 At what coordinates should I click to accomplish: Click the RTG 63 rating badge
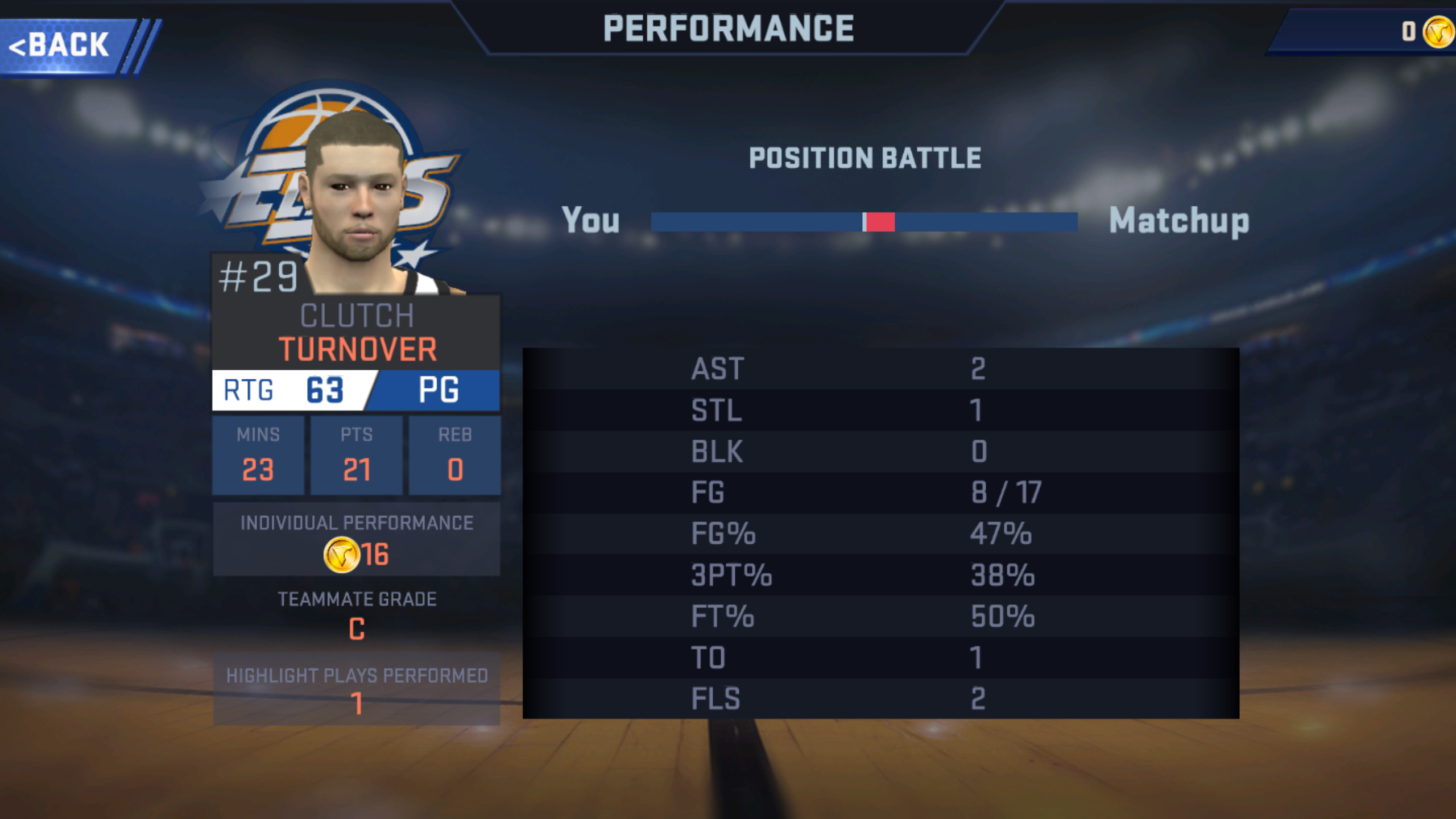pos(284,390)
